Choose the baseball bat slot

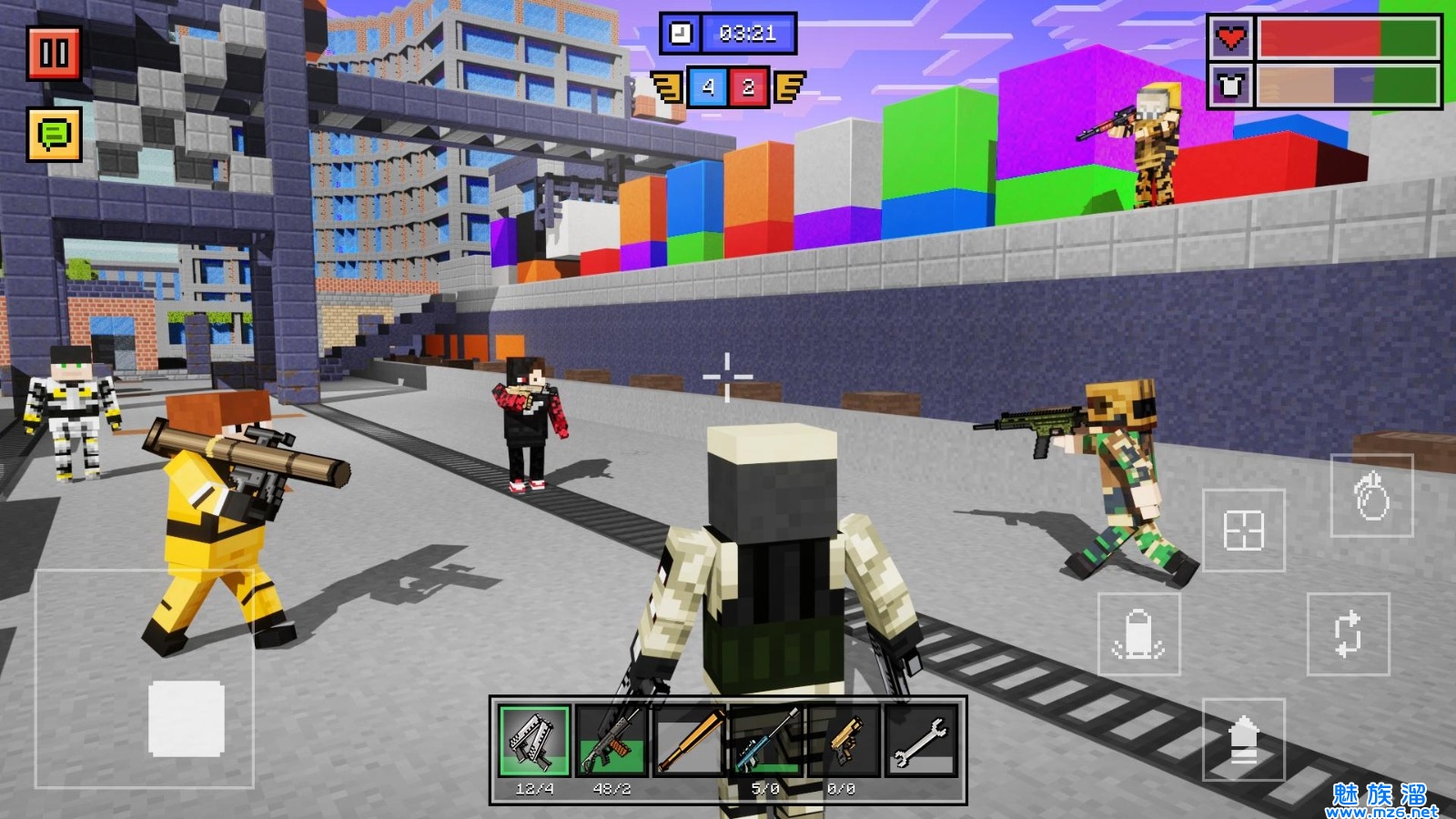pyautogui.click(x=690, y=740)
